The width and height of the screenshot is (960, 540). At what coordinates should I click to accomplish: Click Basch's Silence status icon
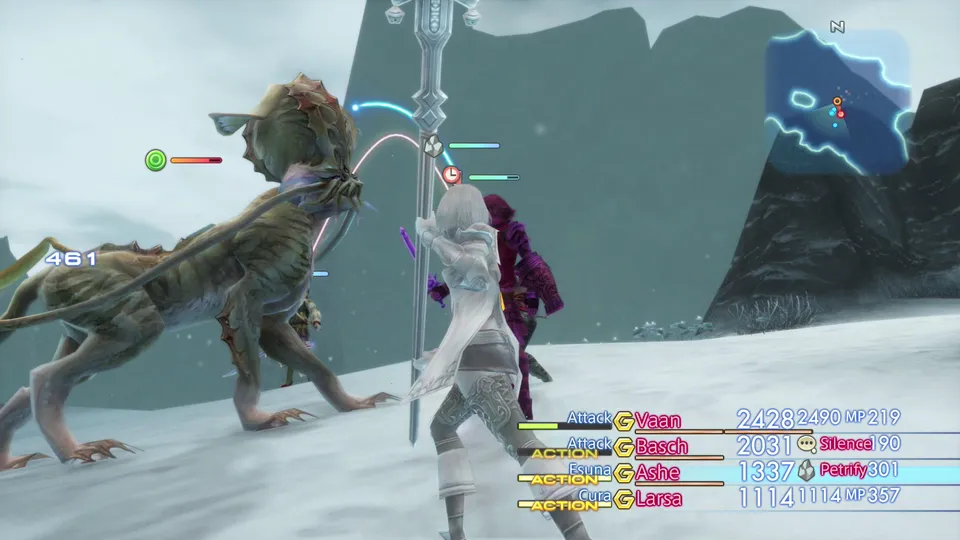pos(807,445)
